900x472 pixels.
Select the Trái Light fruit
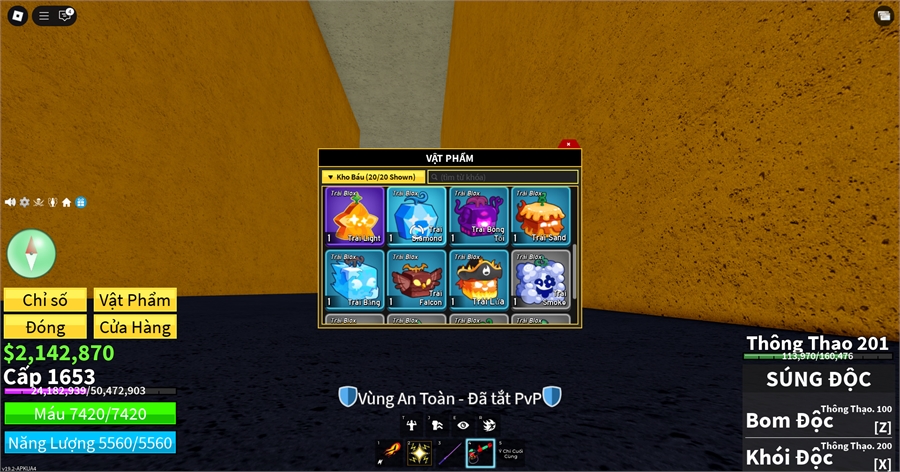point(354,215)
